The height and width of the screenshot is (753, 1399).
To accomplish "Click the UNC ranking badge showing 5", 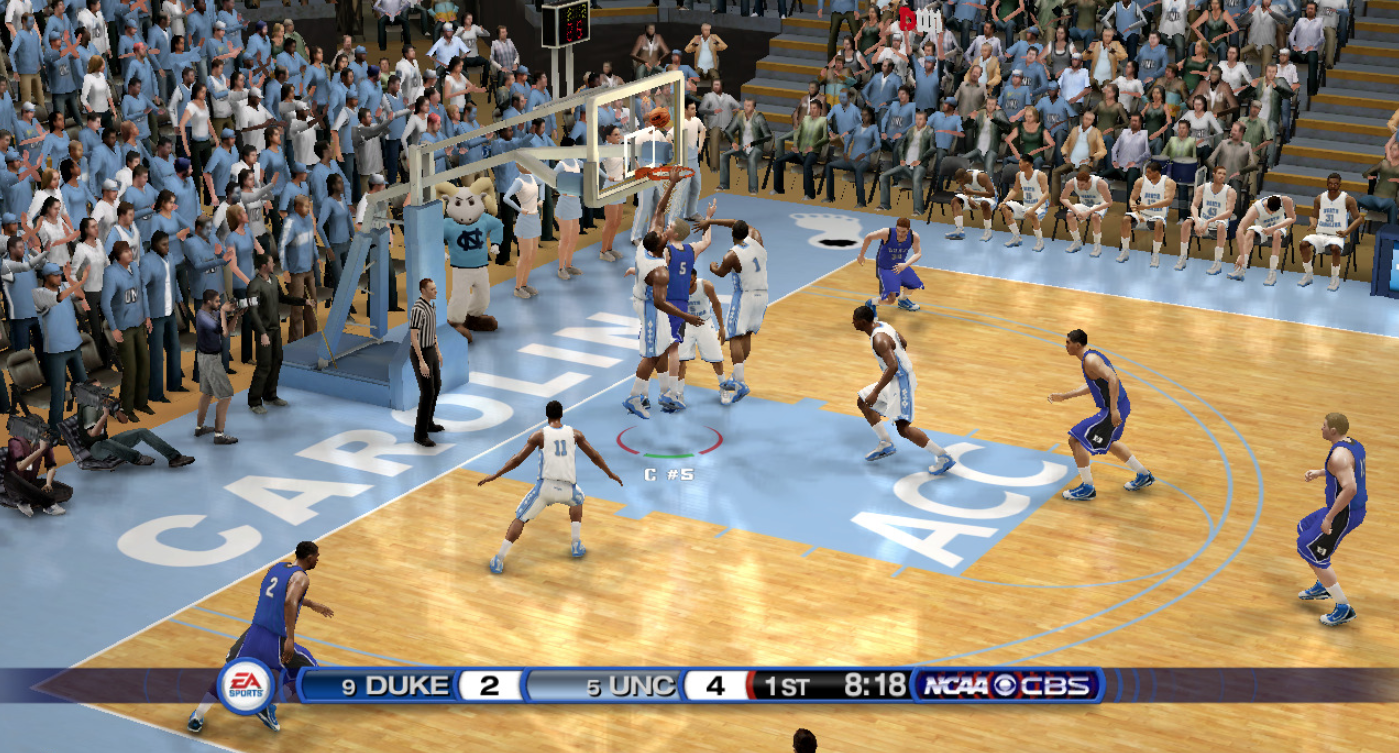I will coord(596,685).
